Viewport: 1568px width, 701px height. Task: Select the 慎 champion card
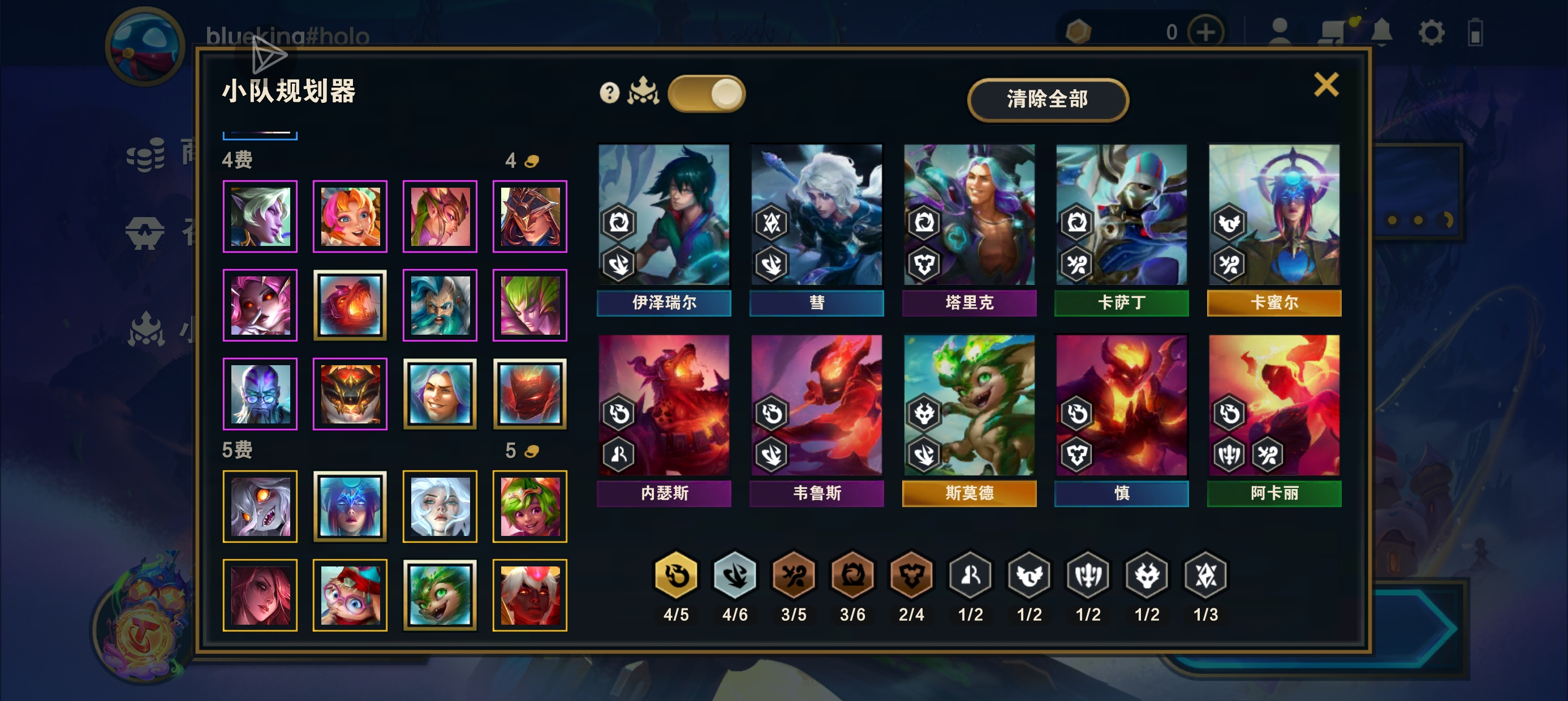[1121, 419]
